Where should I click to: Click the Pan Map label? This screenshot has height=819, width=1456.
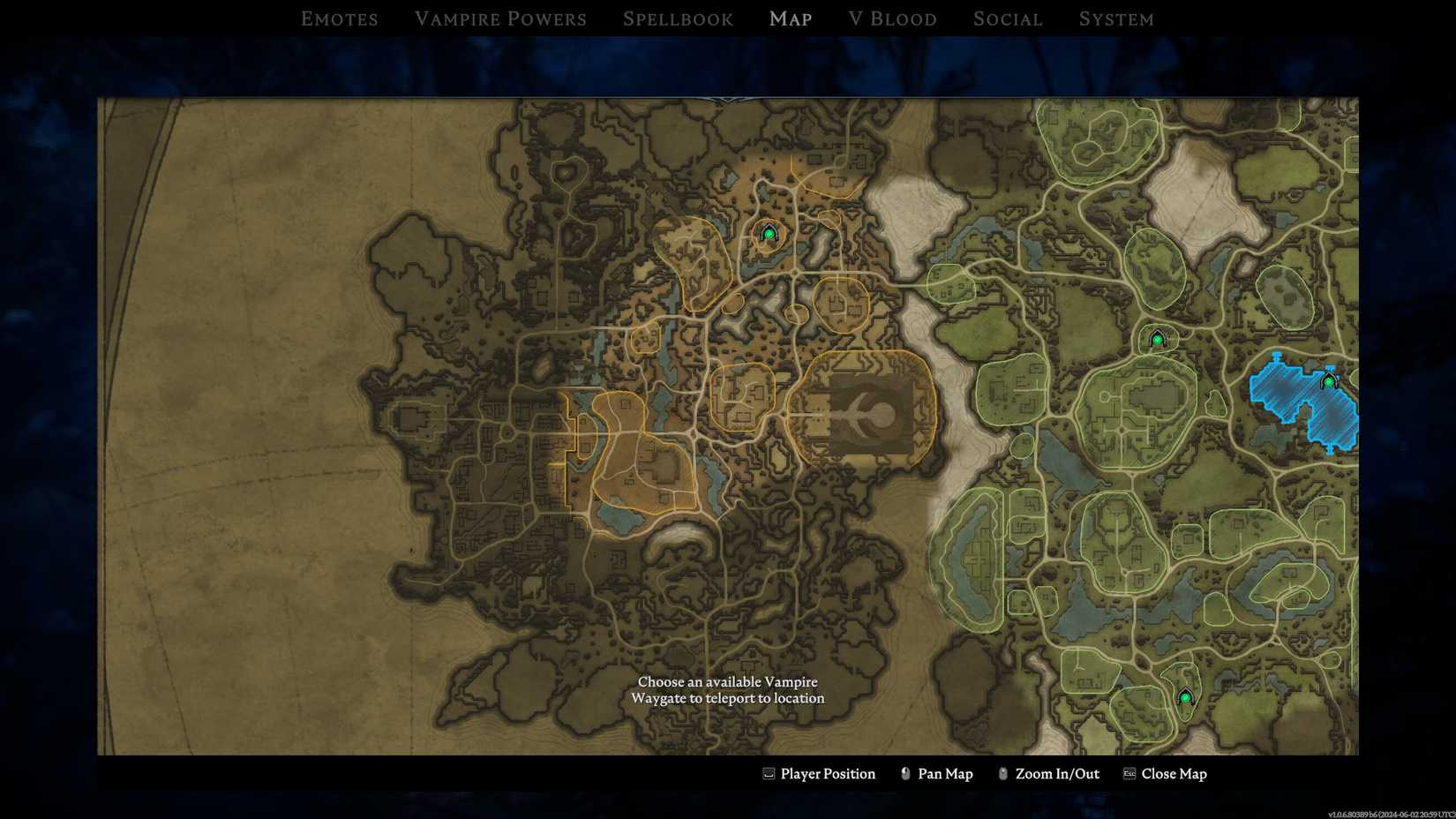click(944, 773)
